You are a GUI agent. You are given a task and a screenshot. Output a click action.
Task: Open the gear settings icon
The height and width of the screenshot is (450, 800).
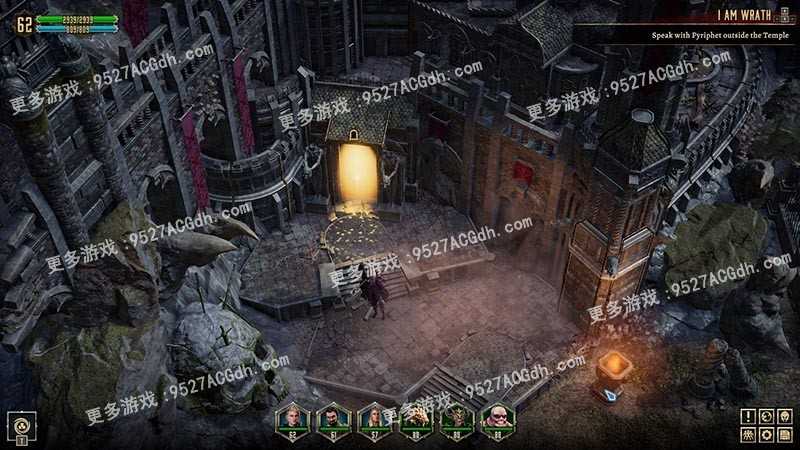pos(766,434)
